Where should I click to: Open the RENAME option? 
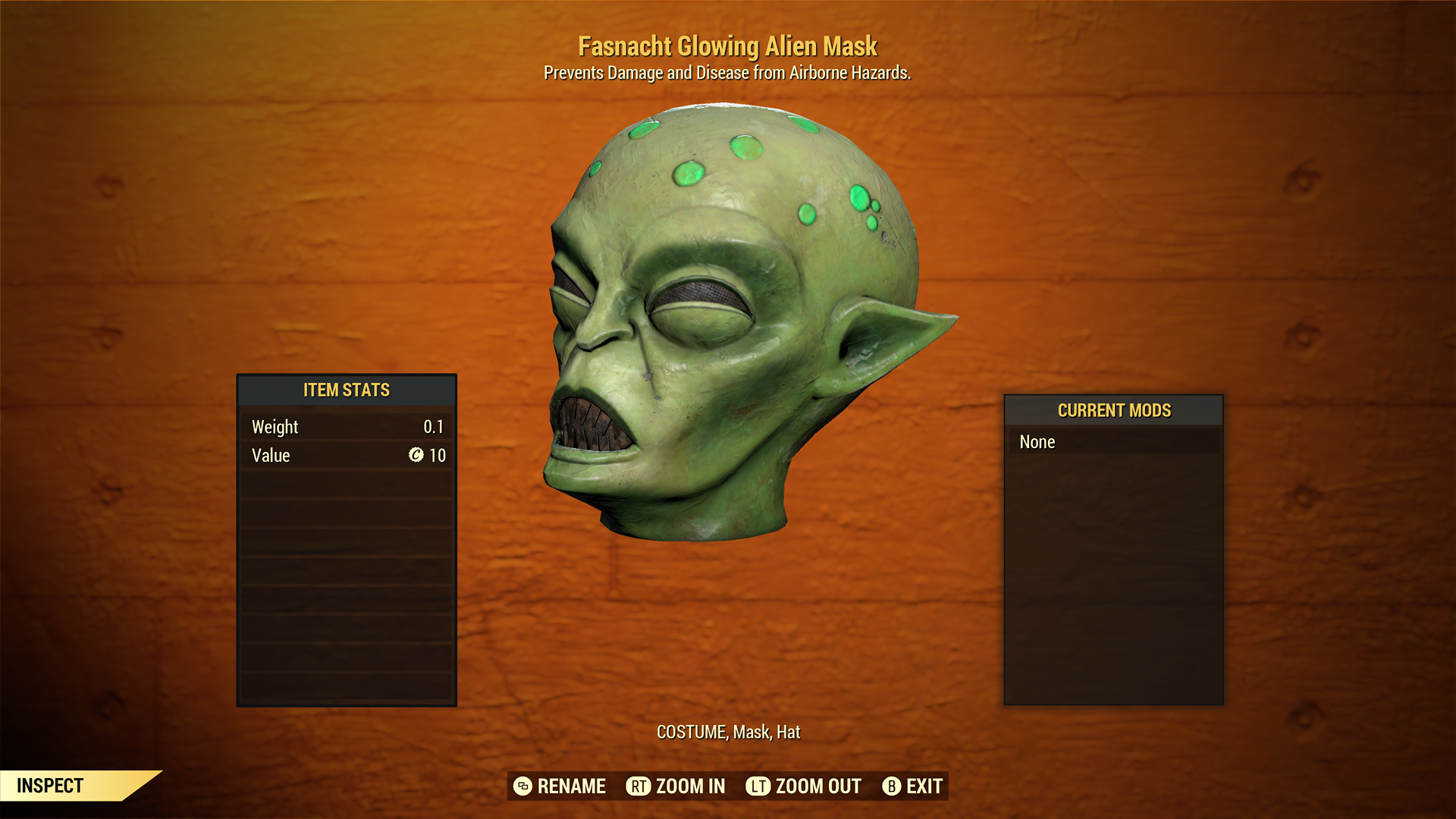(x=570, y=786)
